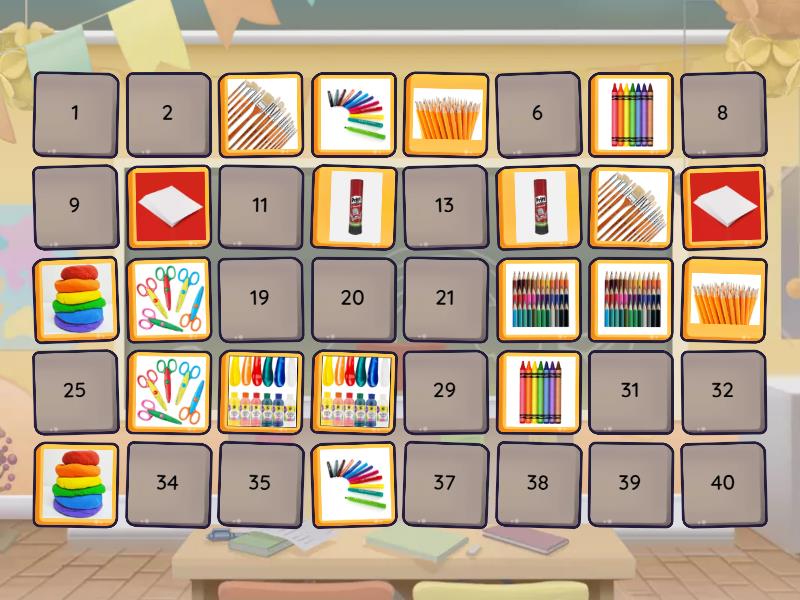
Task: Choose the tile numbered 34
Action: [x=167, y=483]
